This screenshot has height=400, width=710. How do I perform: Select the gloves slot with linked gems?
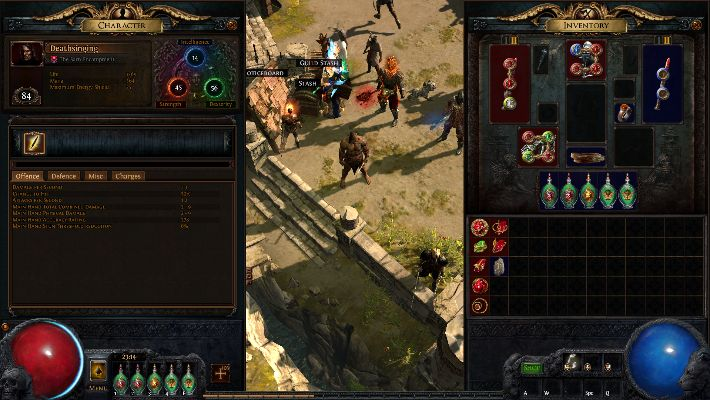coord(538,146)
